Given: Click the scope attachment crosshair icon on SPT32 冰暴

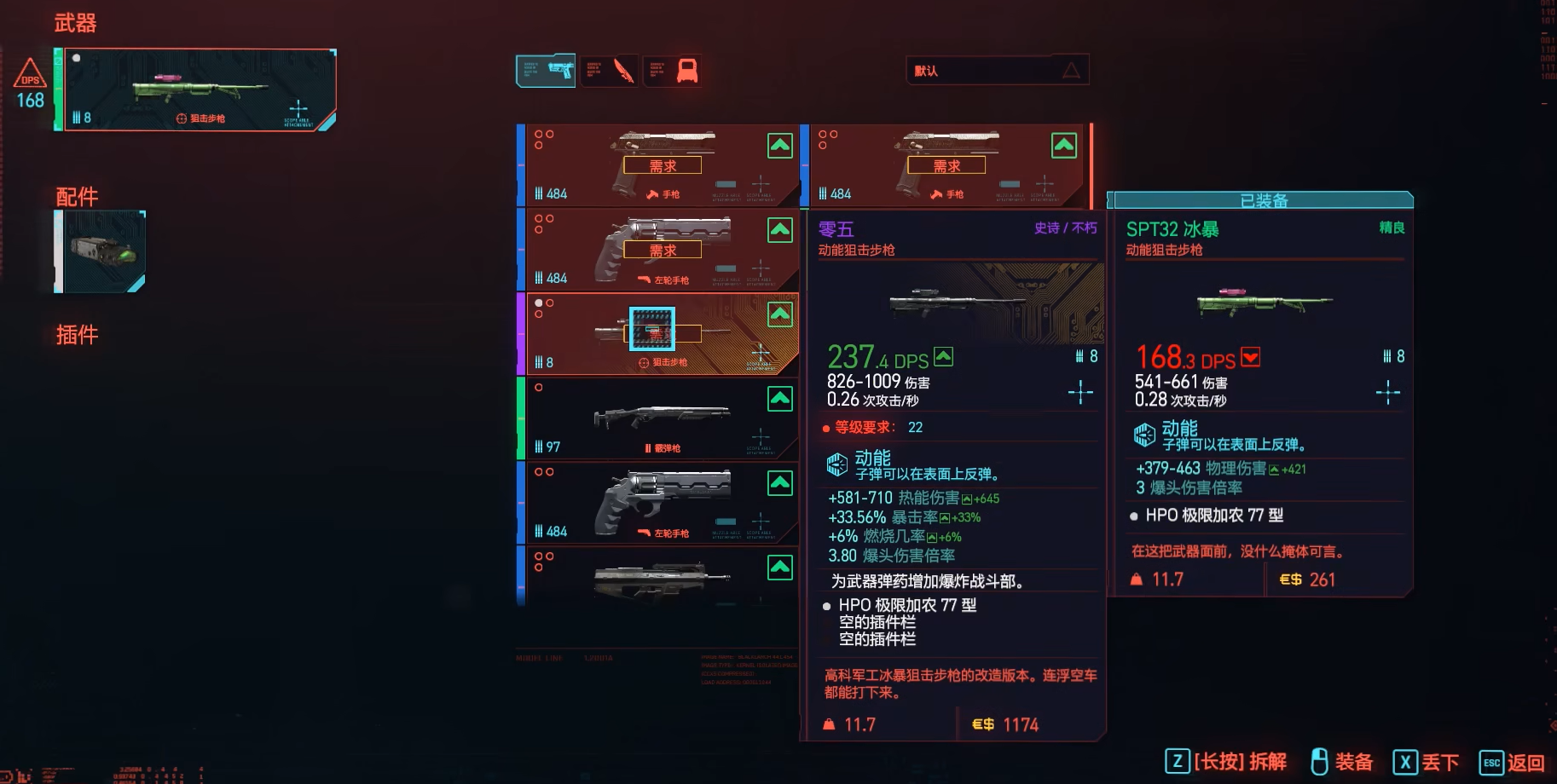Looking at the screenshot, I should tap(1388, 392).
